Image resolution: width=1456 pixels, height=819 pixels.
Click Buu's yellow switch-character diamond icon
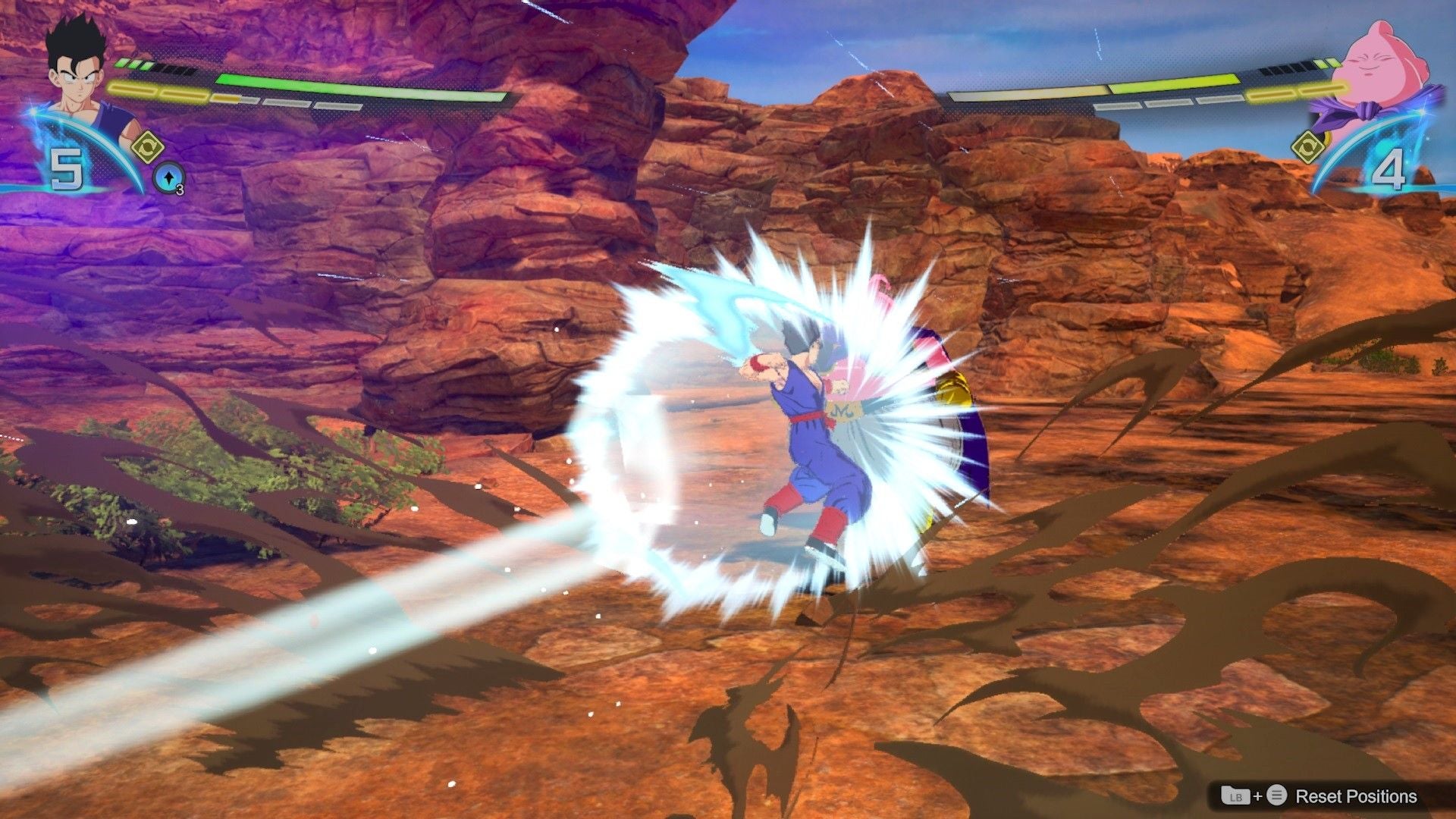coord(1308,147)
